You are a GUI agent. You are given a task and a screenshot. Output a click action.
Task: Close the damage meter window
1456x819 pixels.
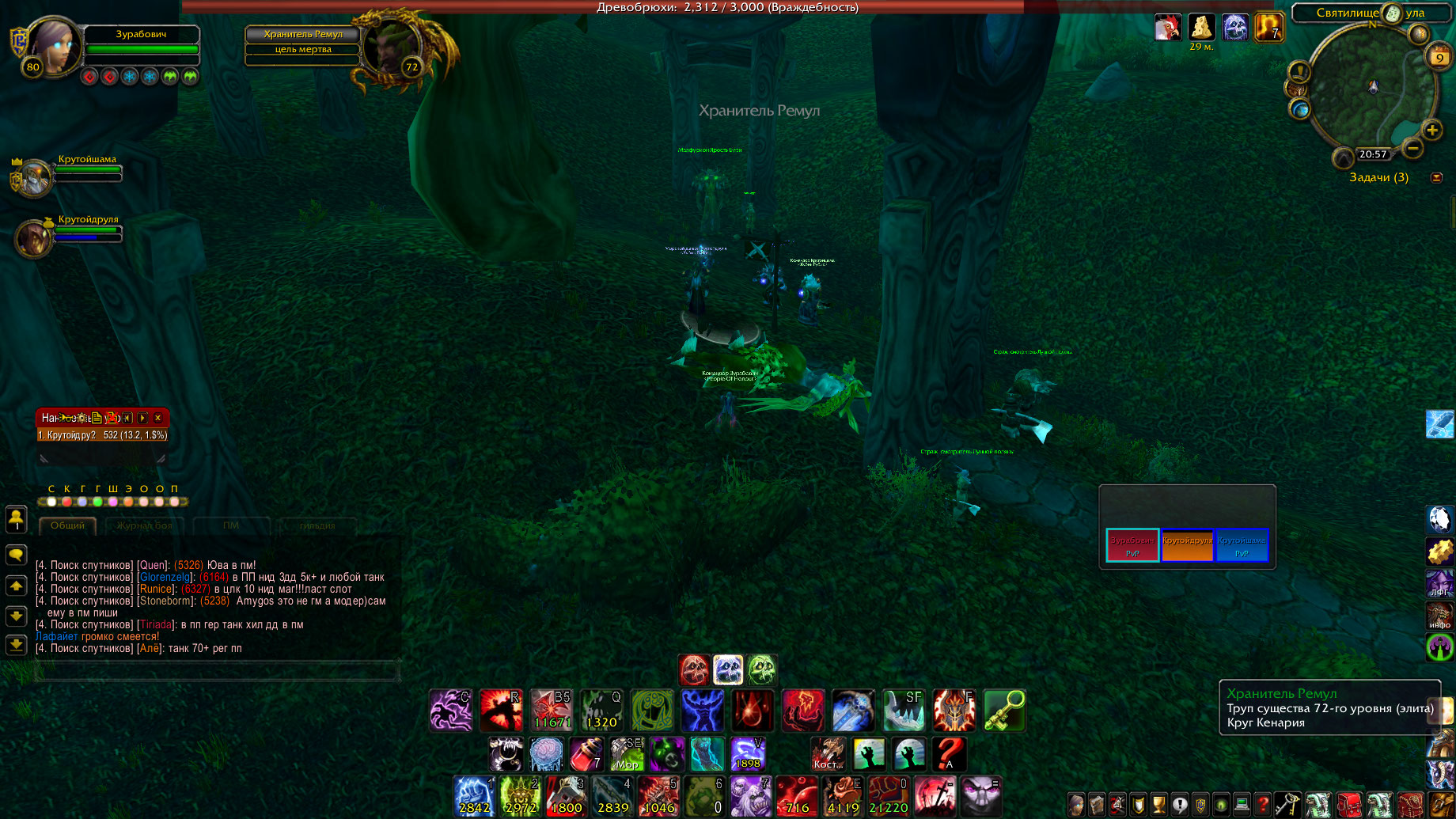(158, 418)
